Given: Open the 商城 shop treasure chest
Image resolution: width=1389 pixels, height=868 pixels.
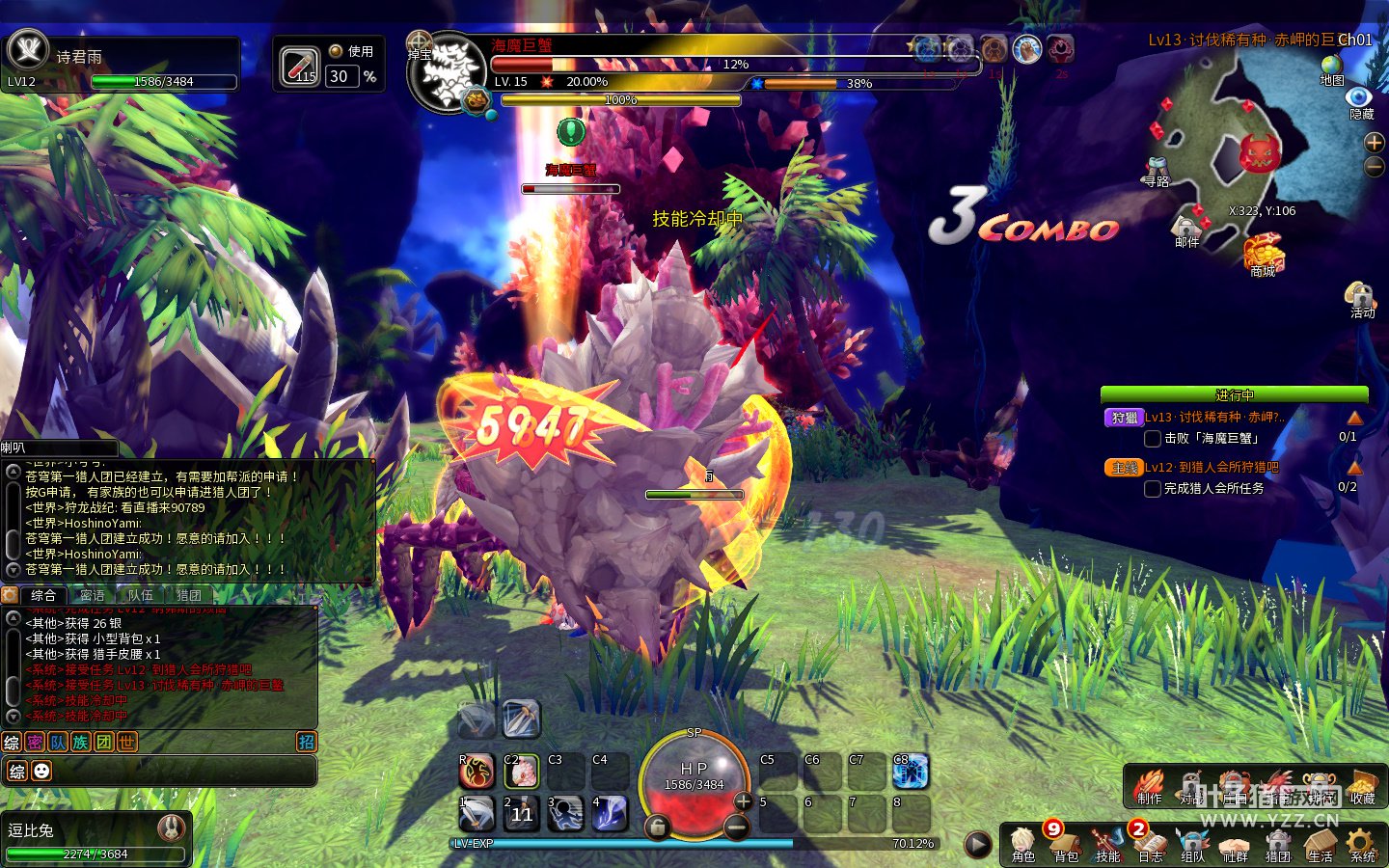Looking at the screenshot, I should tap(1263, 255).
